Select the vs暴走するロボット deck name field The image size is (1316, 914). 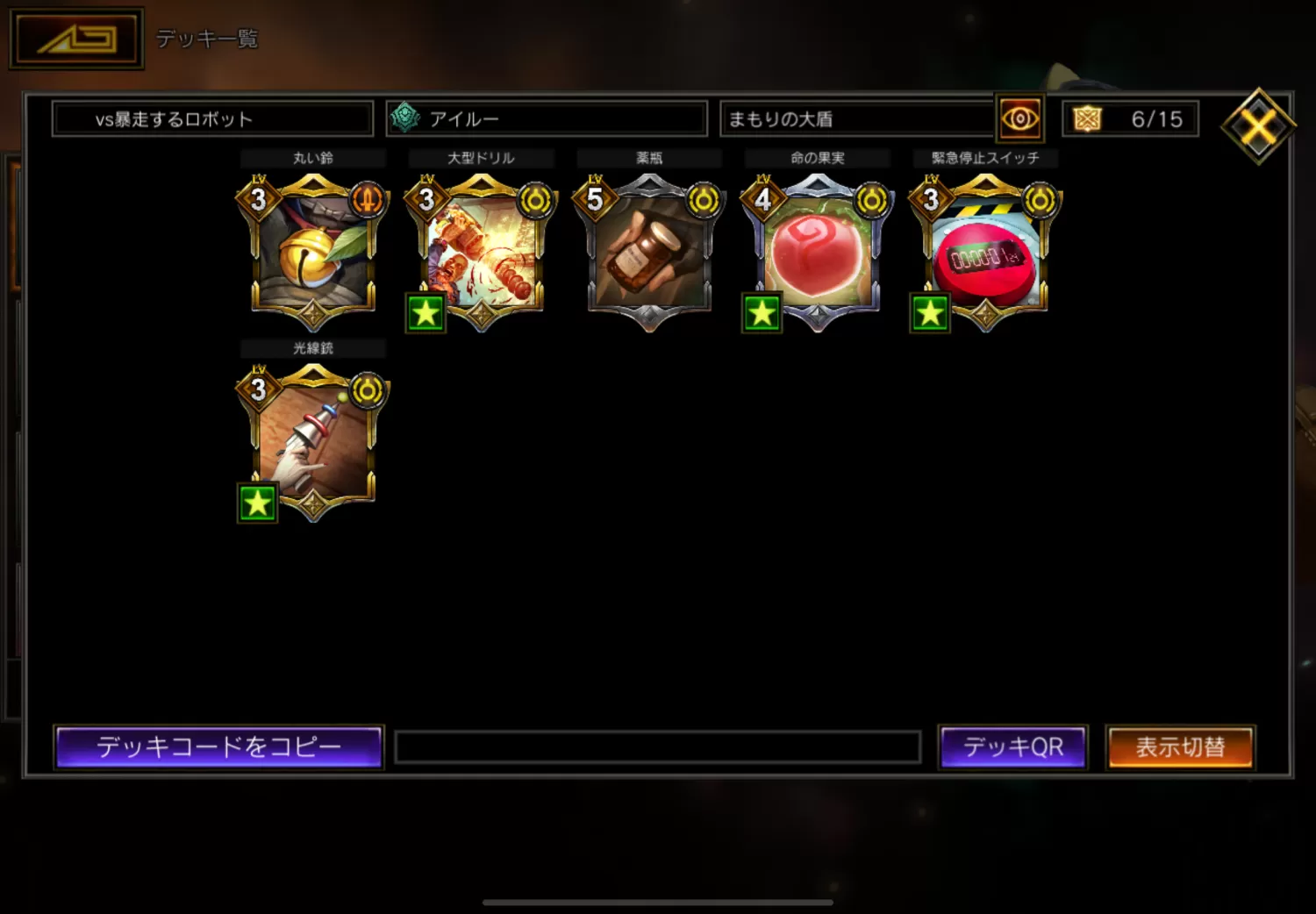coord(212,119)
